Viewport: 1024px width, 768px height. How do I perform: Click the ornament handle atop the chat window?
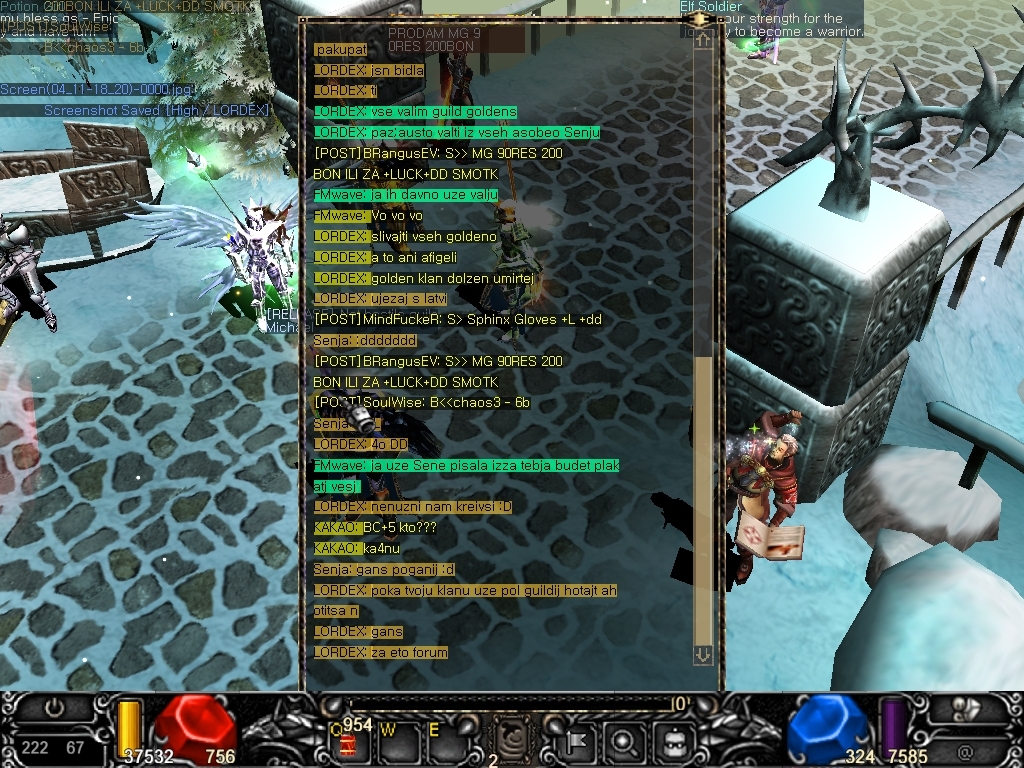(x=703, y=18)
